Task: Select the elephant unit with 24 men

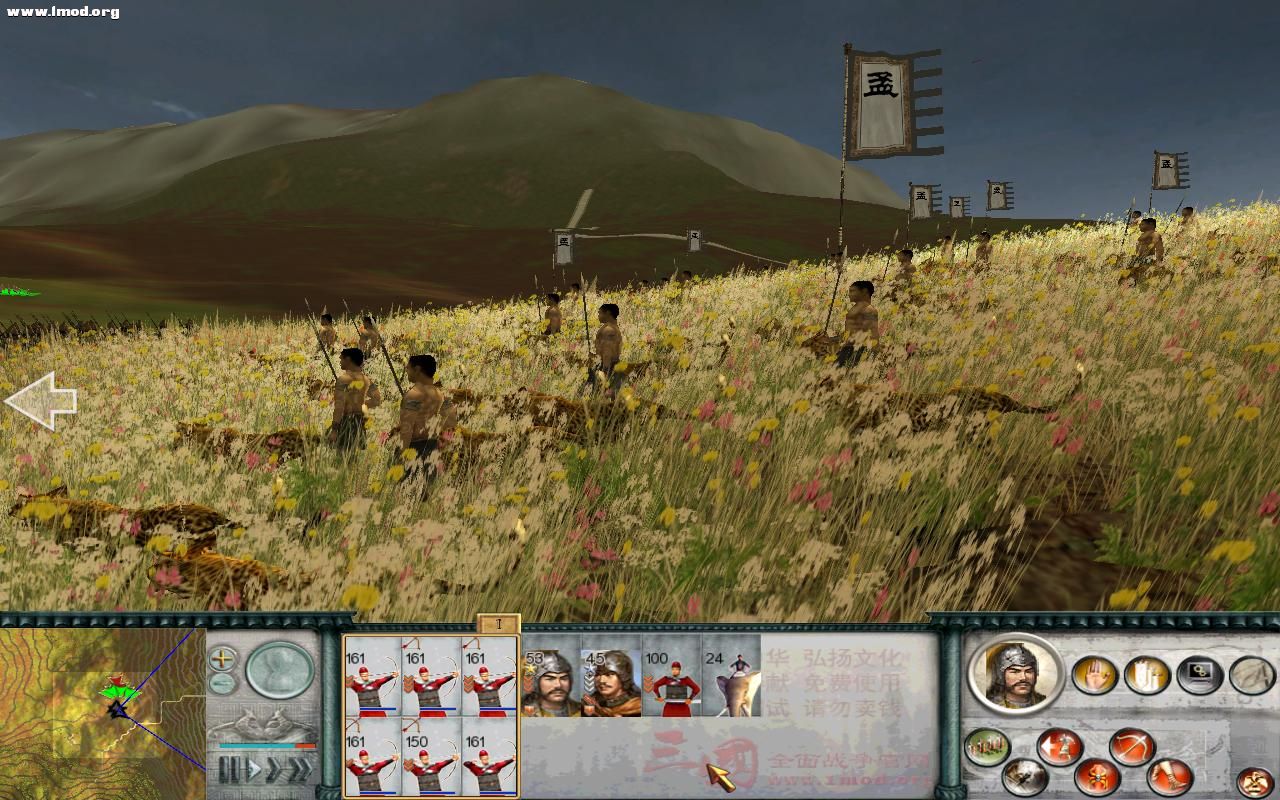Action: tap(730, 683)
